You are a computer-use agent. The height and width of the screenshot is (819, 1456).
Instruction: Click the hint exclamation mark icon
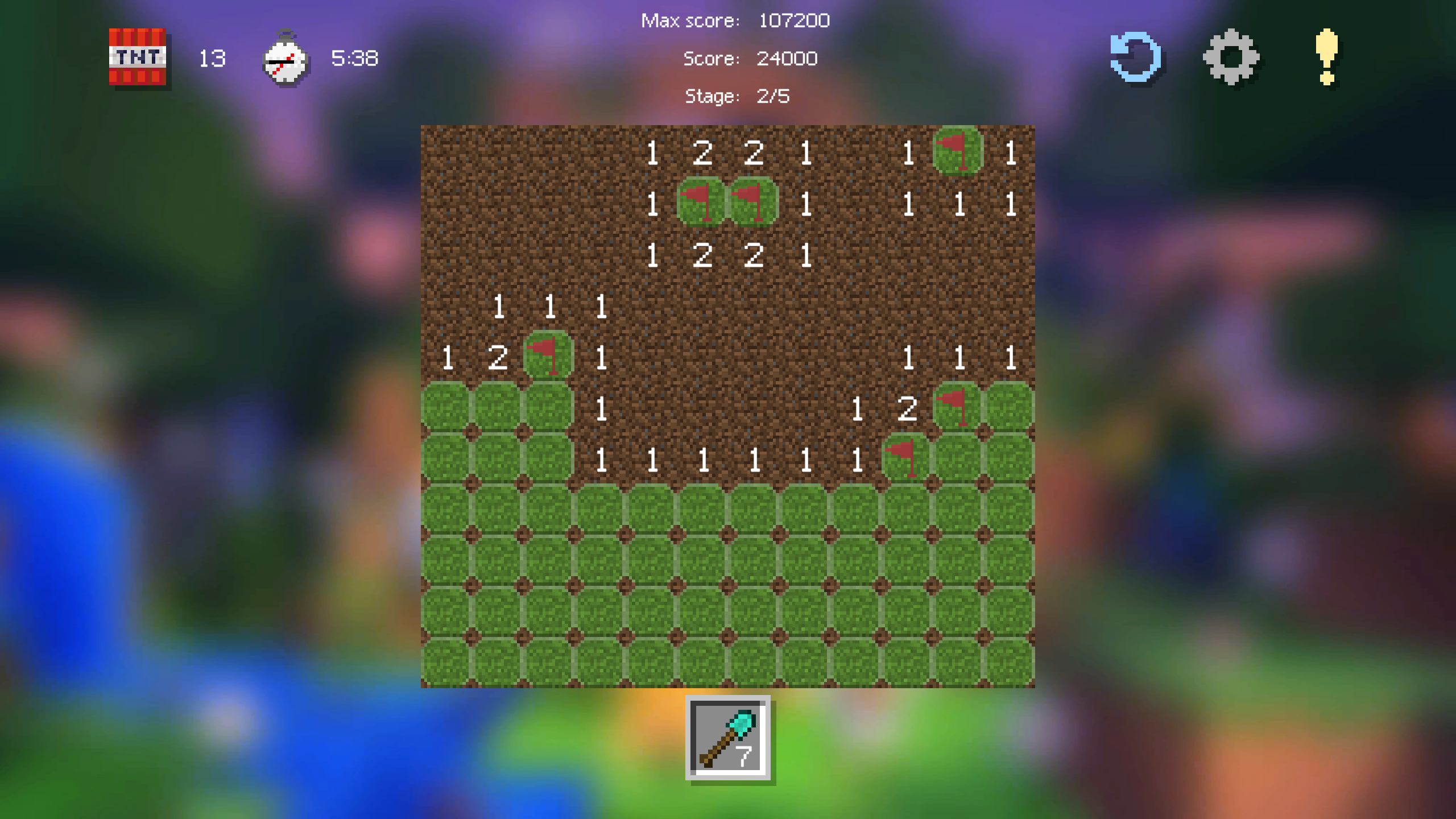[1327, 57]
